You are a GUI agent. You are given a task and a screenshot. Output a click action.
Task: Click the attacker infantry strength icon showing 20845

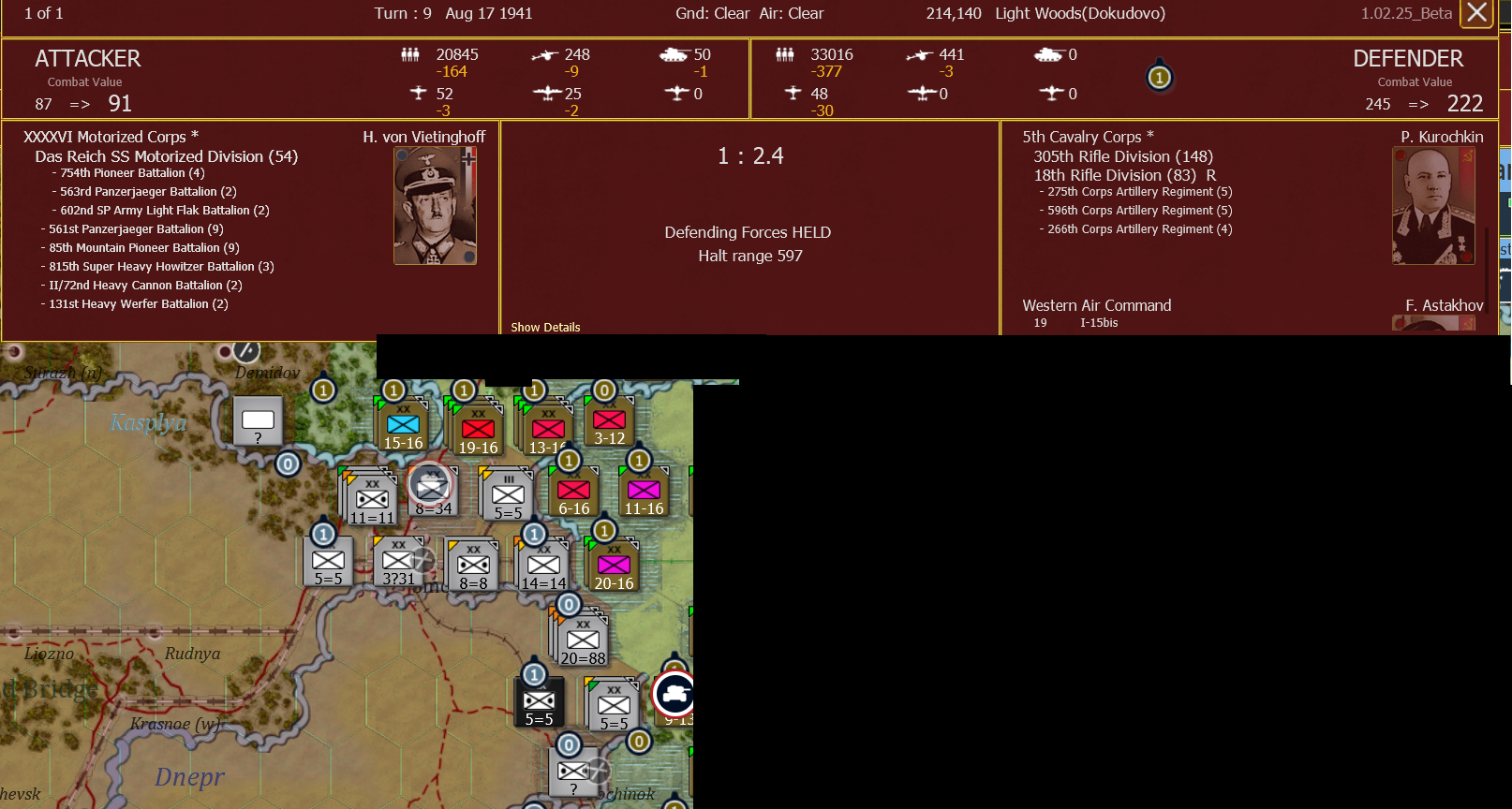tap(409, 55)
